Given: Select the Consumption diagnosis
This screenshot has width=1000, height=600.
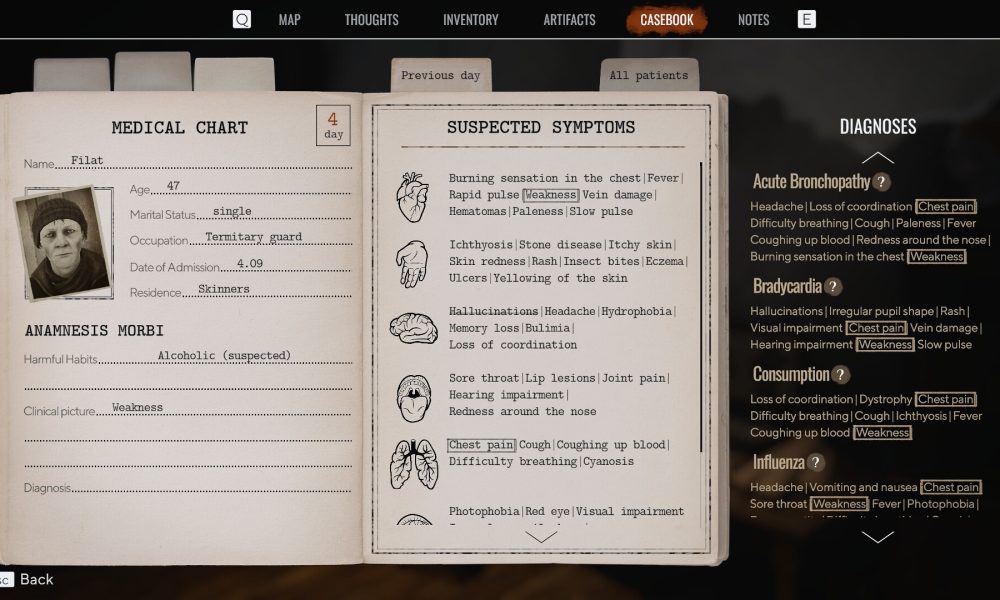Looking at the screenshot, I should [791, 375].
